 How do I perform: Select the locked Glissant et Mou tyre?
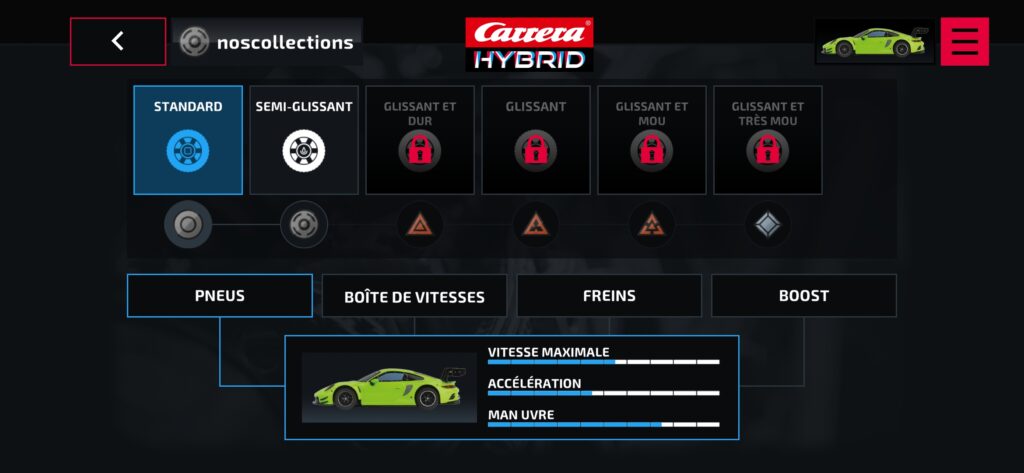[652, 140]
